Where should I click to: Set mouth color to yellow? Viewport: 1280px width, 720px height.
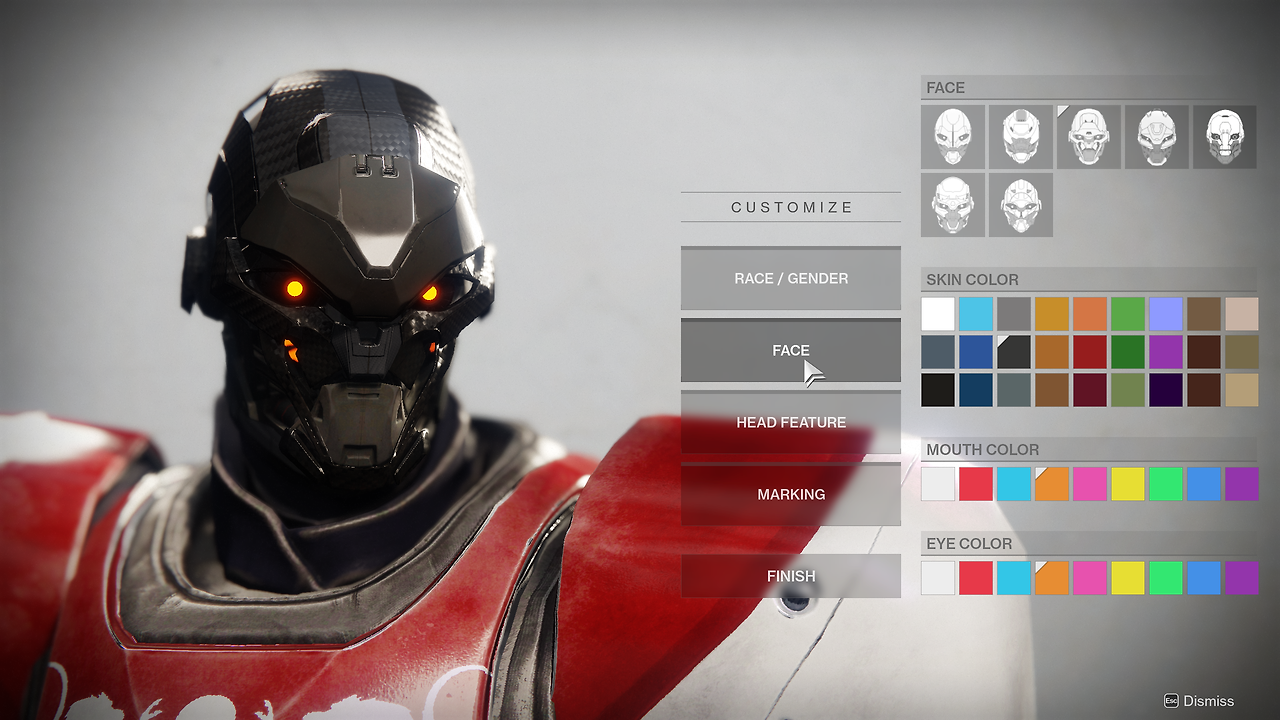(x=1128, y=484)
